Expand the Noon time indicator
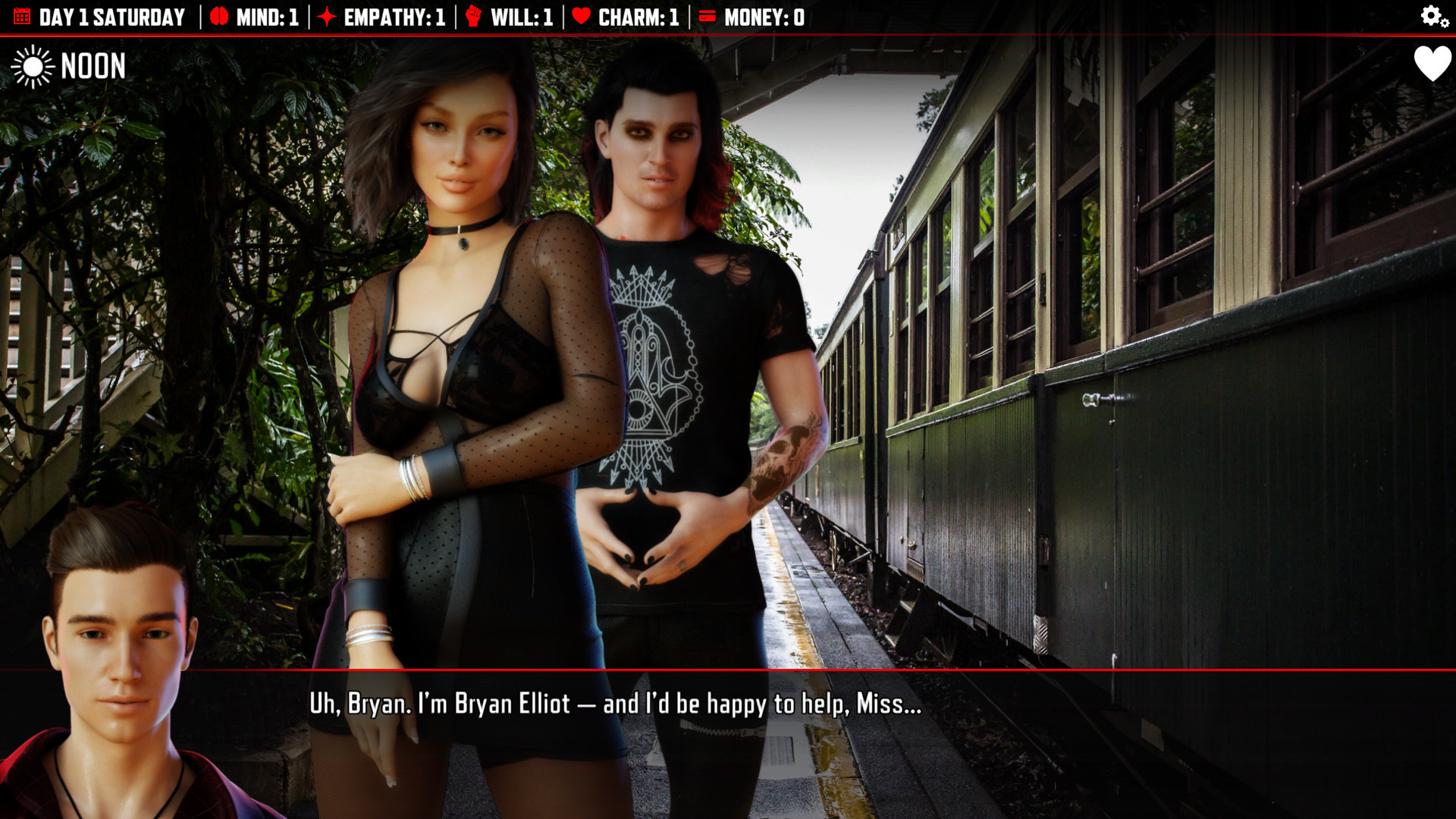 pyautogui.click(x=93, y=67)
